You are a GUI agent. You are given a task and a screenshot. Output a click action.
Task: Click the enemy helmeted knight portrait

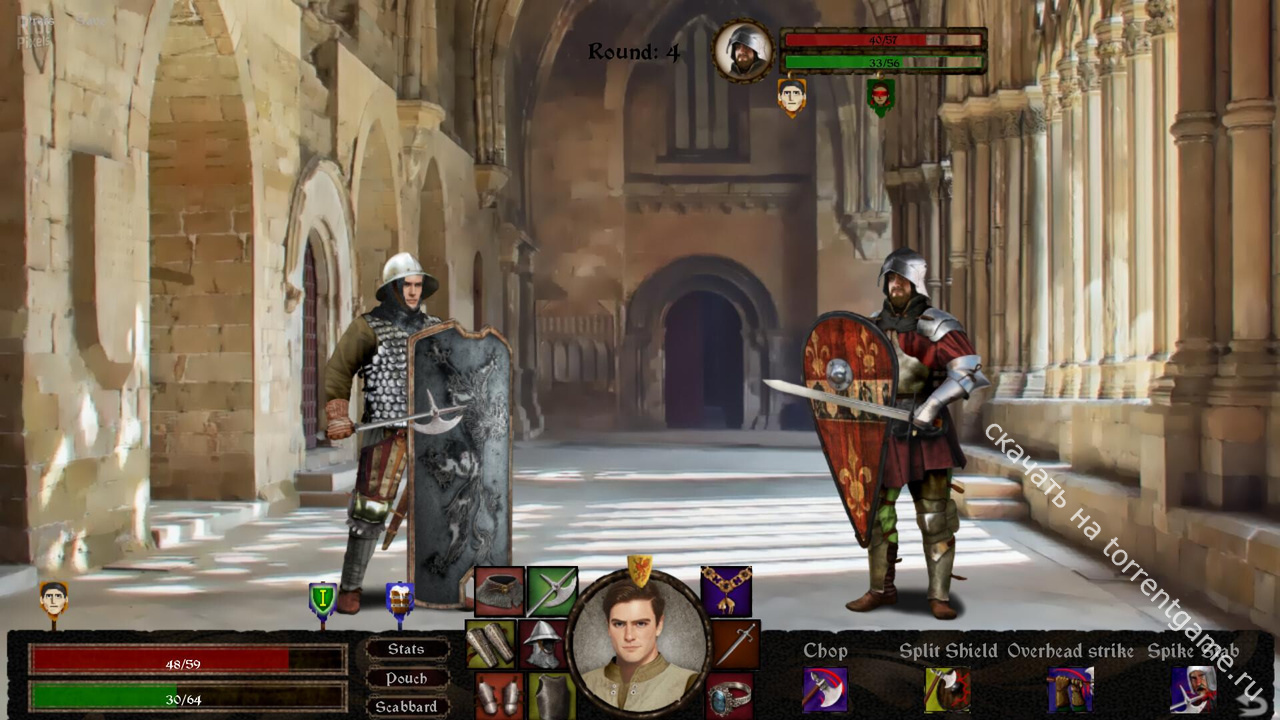pos(743,51)
